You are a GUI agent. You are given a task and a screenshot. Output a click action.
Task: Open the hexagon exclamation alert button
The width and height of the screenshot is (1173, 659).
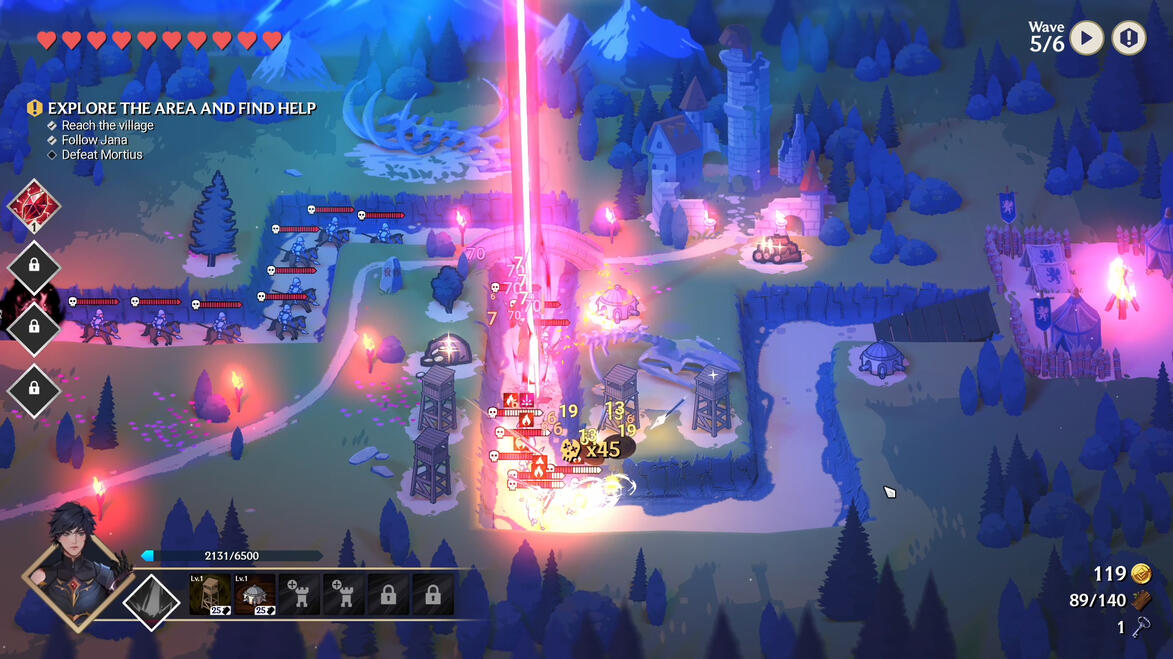click(x=1129, y=39)
